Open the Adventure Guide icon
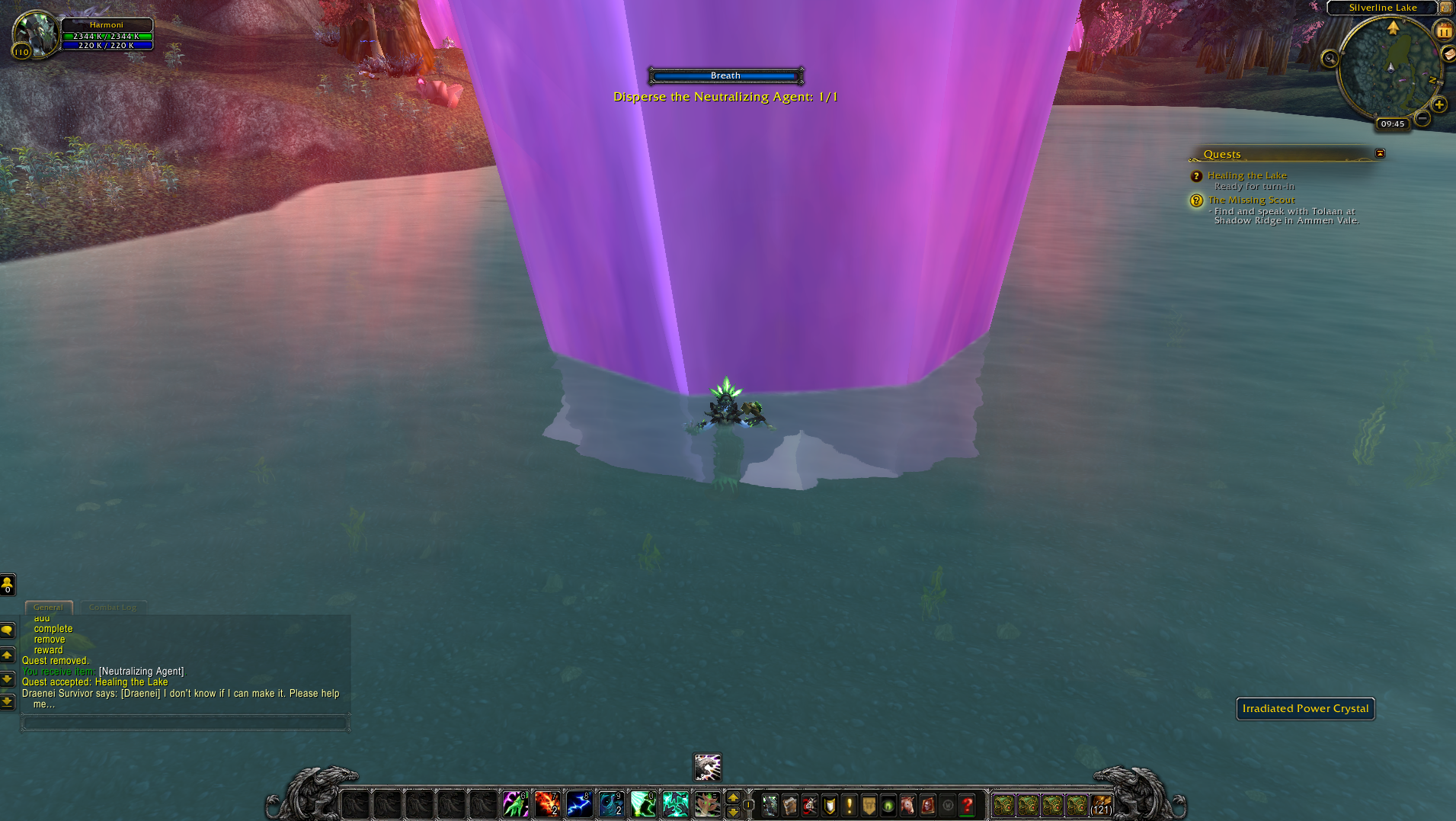Viewport: 1456px width, 821px height. click(927, 805)
